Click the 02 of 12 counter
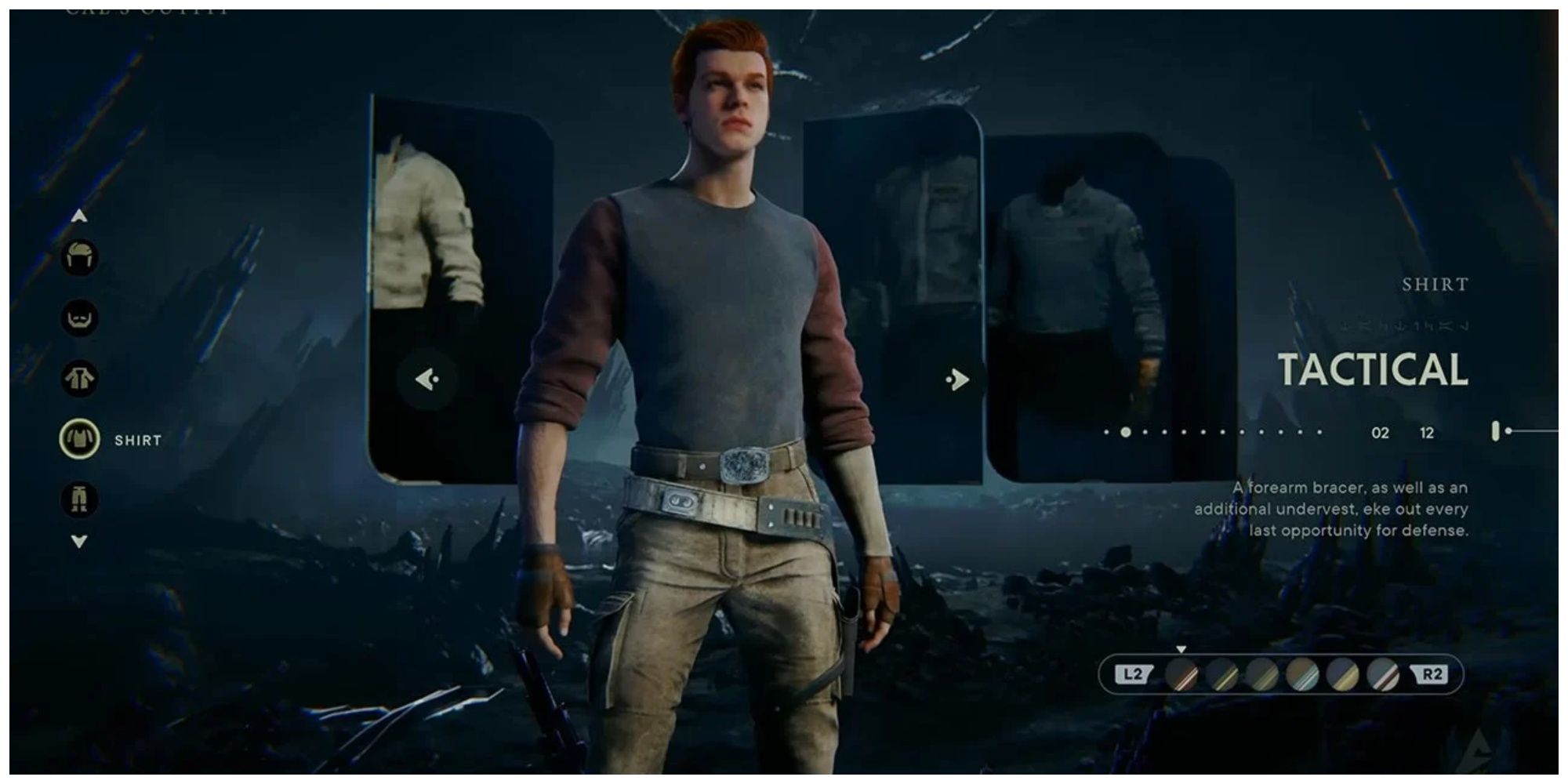This screenshot has width=1568, height=784. [1403, 431]
